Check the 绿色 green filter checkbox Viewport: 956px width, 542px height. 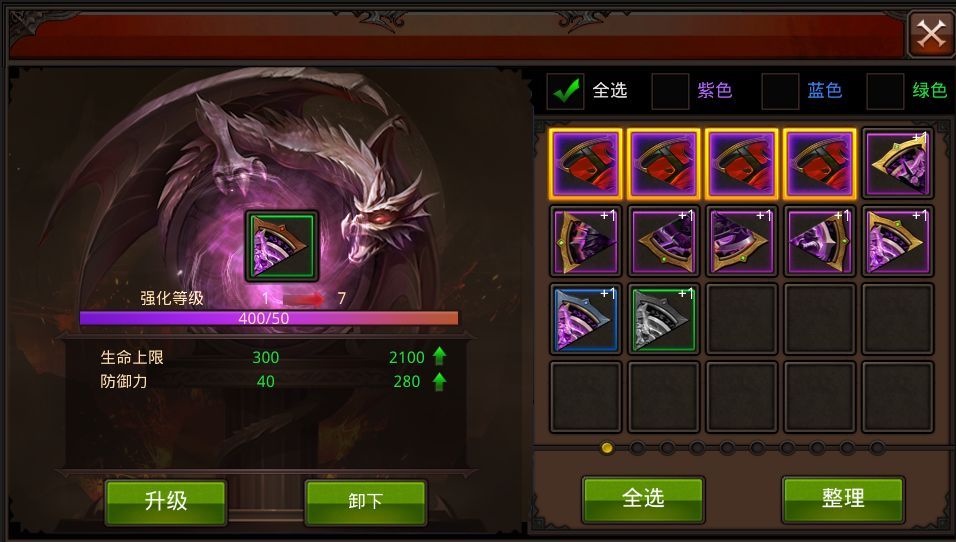tap(885, 91)
